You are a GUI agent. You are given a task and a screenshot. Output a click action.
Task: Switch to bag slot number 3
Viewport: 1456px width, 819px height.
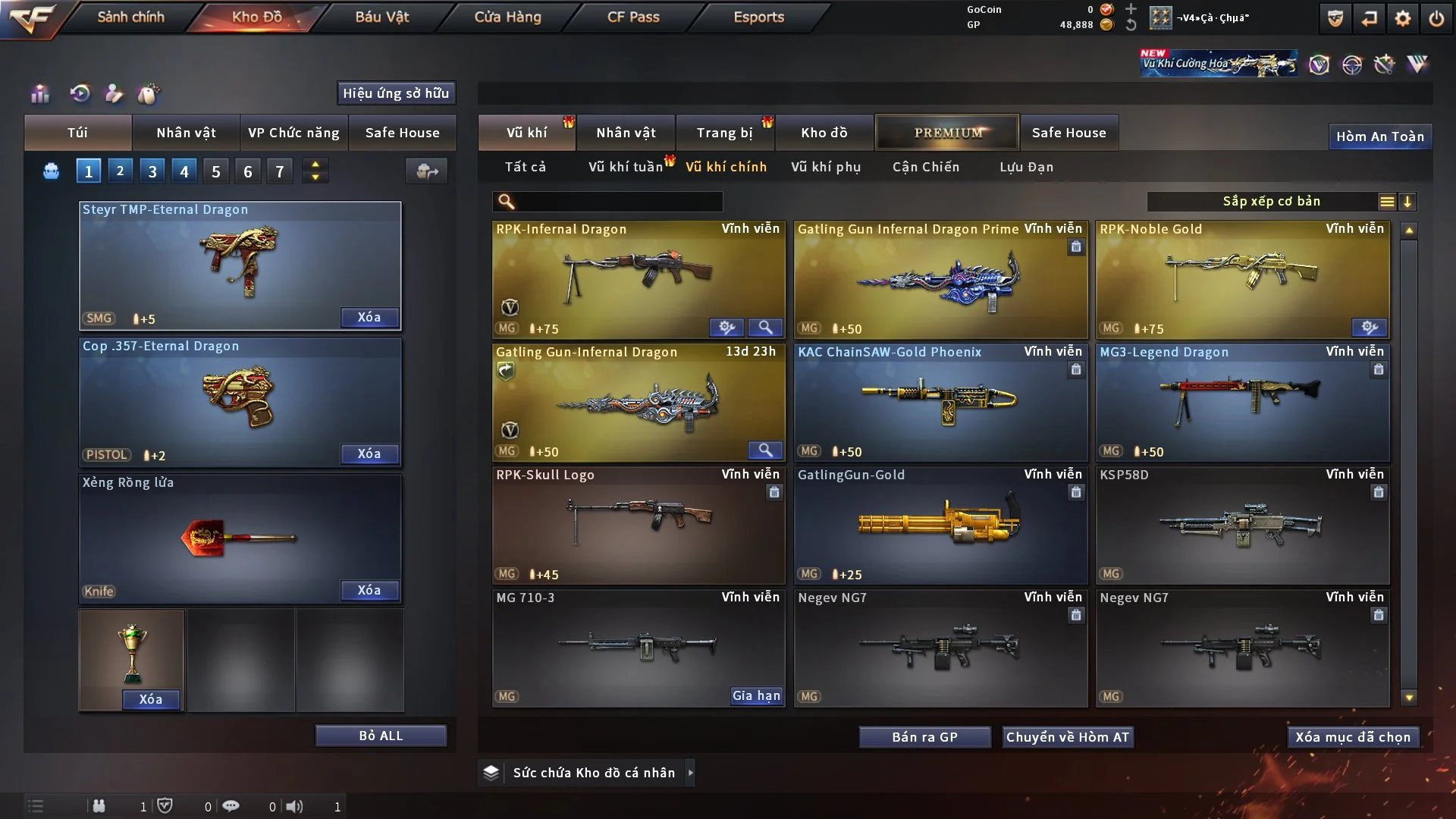point(152,171)
